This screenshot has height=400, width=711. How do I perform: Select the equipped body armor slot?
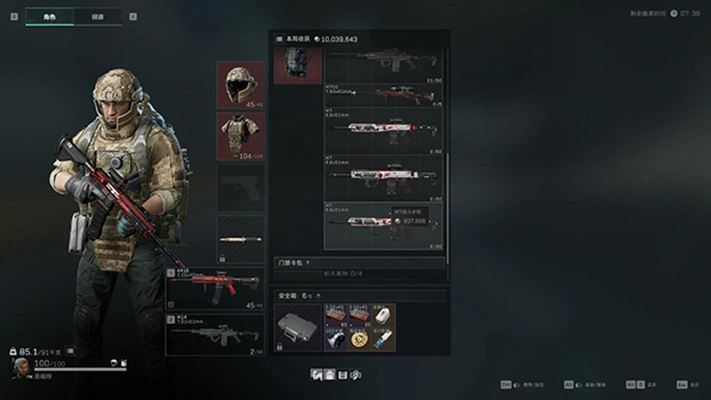241,135
